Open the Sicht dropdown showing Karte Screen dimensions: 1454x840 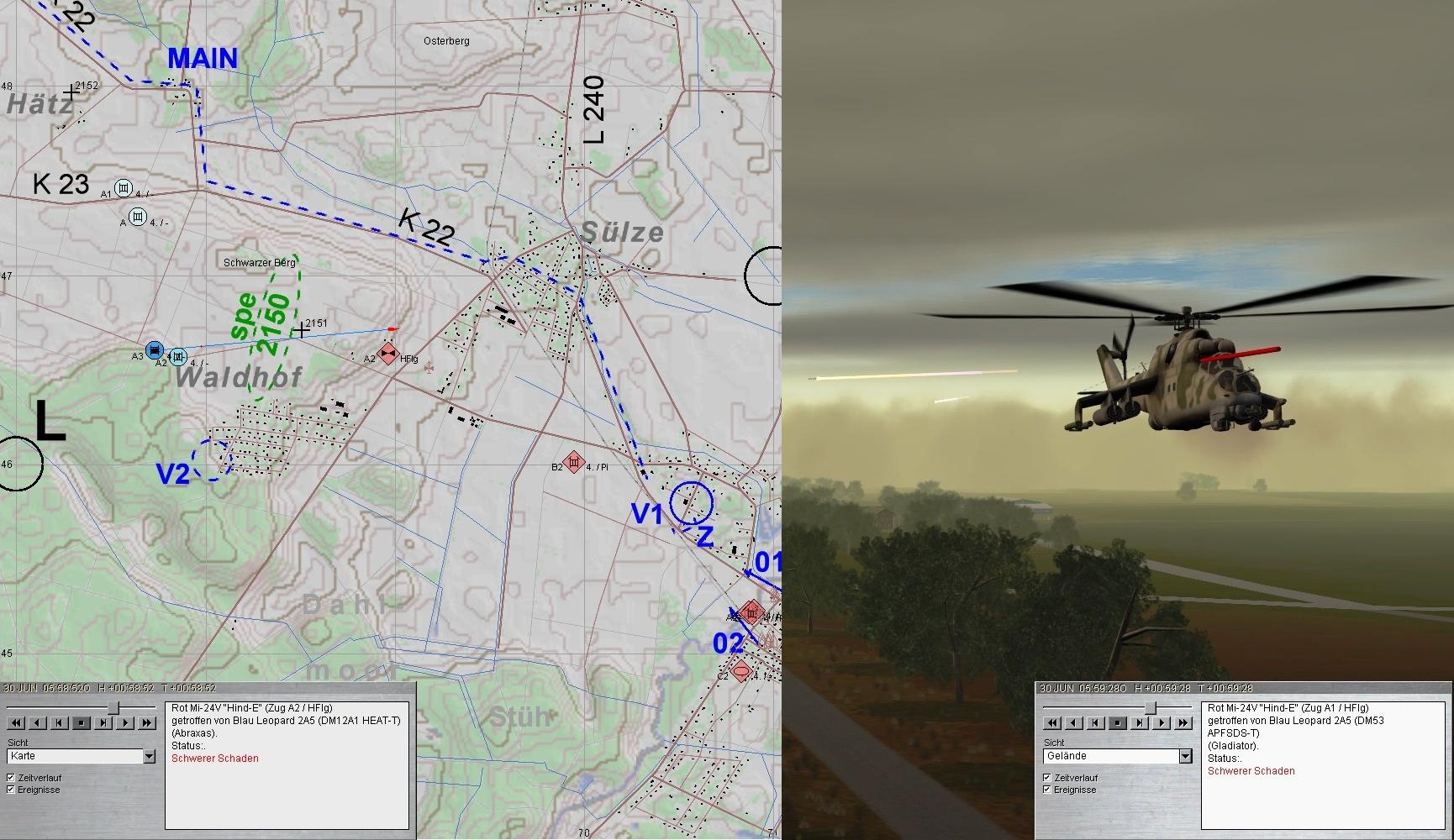(149, 756)
